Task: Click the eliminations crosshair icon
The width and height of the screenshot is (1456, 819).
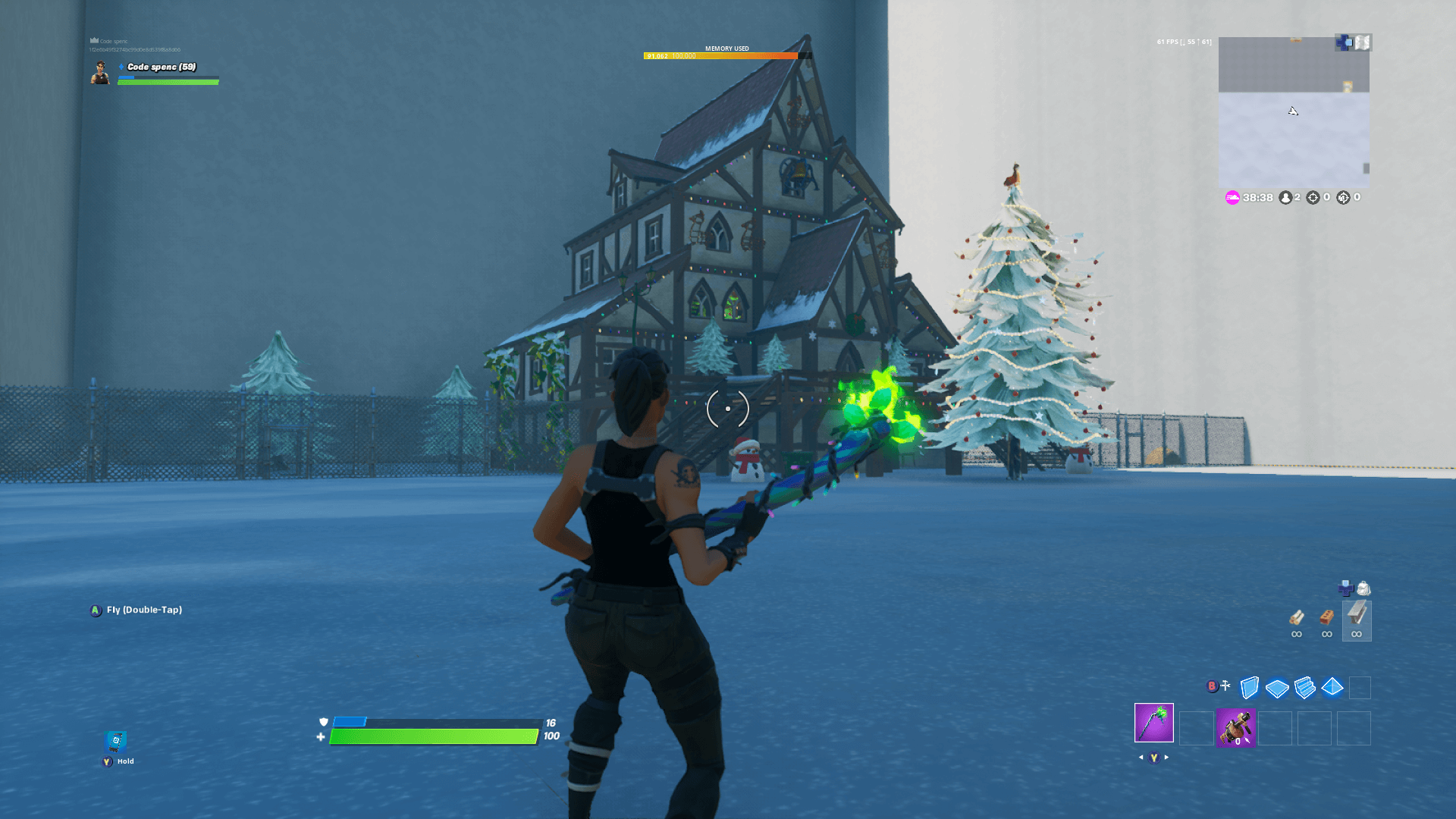Action: pos(1314,198)
